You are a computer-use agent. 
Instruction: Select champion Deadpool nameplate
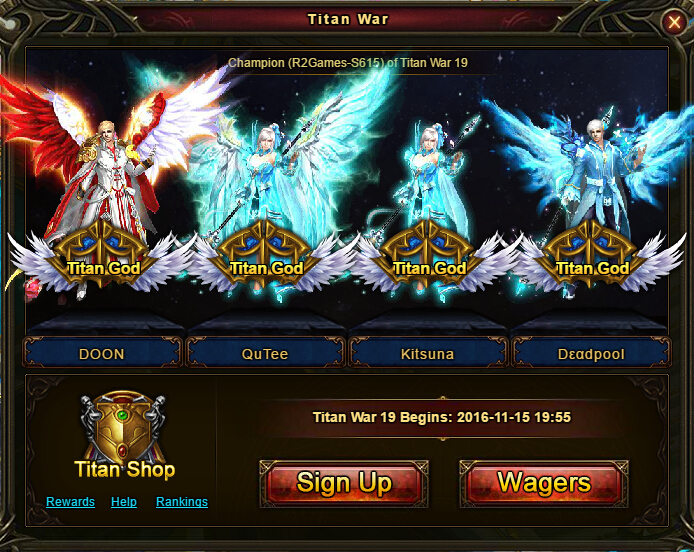click(x=592, y=354)
